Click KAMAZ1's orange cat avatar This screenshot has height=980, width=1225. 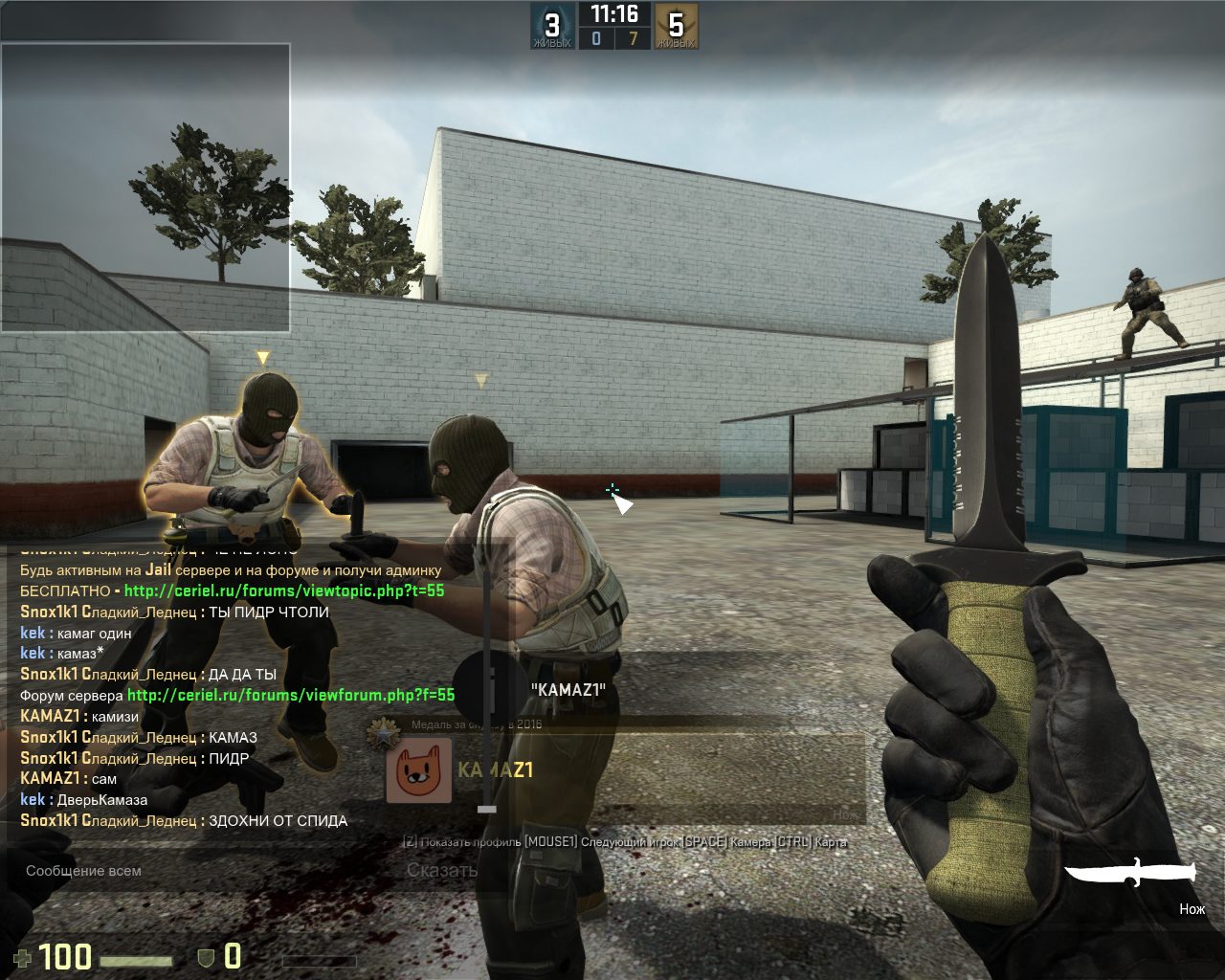pos(418,770)
